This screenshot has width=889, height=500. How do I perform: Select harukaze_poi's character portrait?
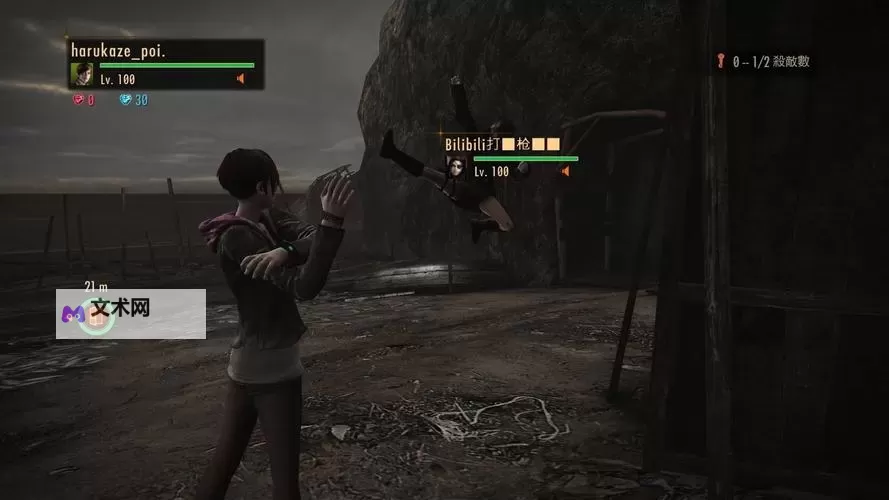pos(81,74)
